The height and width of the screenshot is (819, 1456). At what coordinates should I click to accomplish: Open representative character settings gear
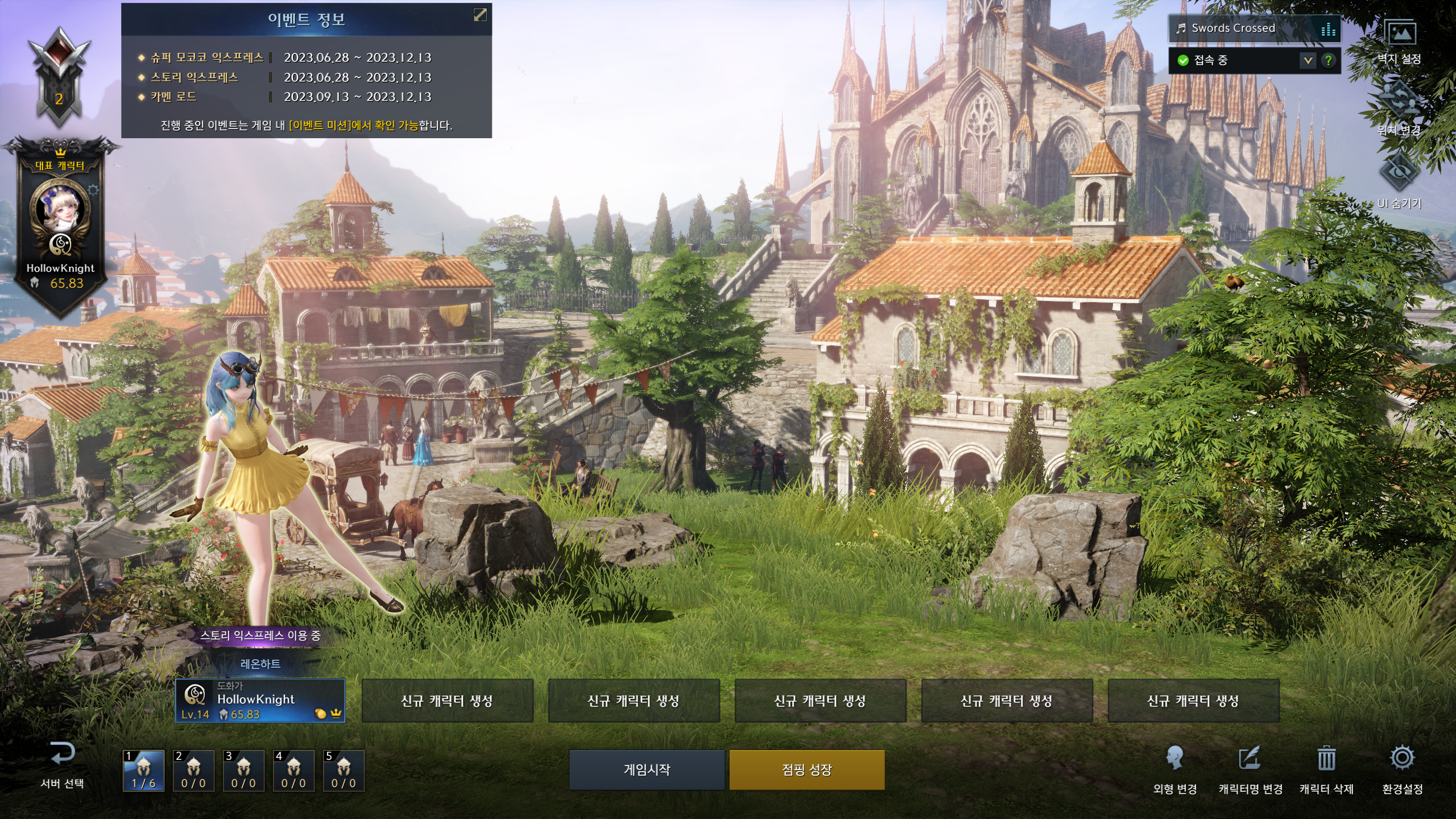94,189
